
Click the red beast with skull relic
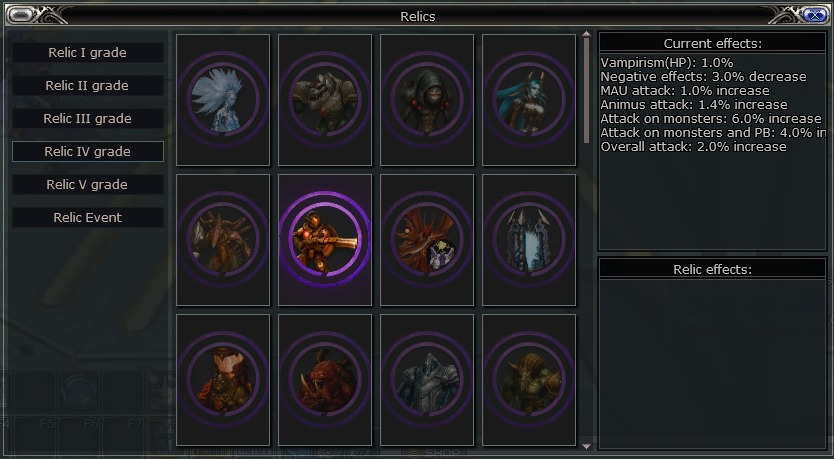(427, 240)
